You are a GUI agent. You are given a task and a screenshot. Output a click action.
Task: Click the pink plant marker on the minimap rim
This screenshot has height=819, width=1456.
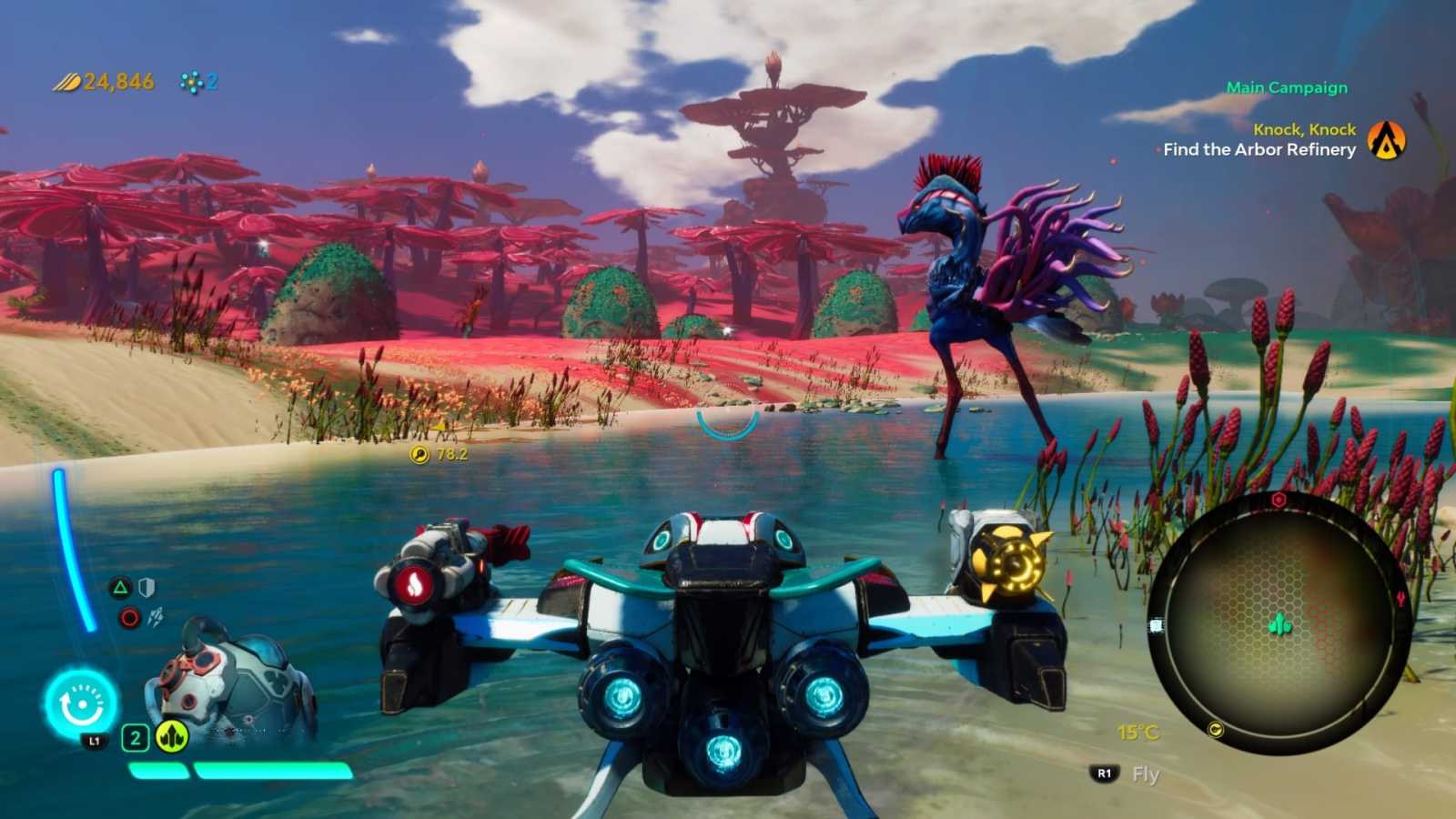tap(1400, 598)
